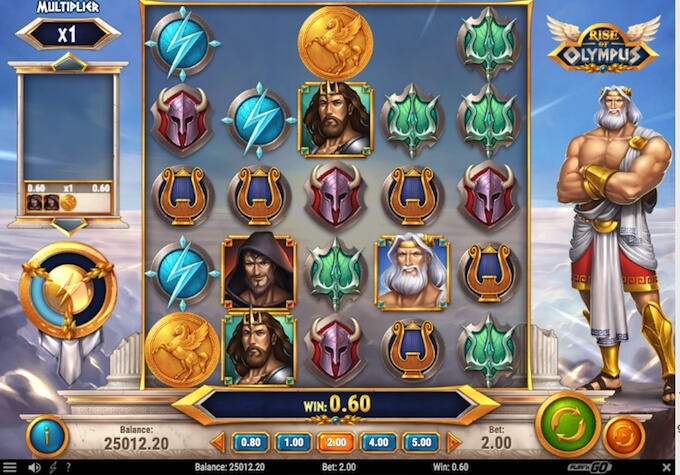Choose the 1.00 bet option
This screenshot has height=475, width=680.
tap(292, 441)
